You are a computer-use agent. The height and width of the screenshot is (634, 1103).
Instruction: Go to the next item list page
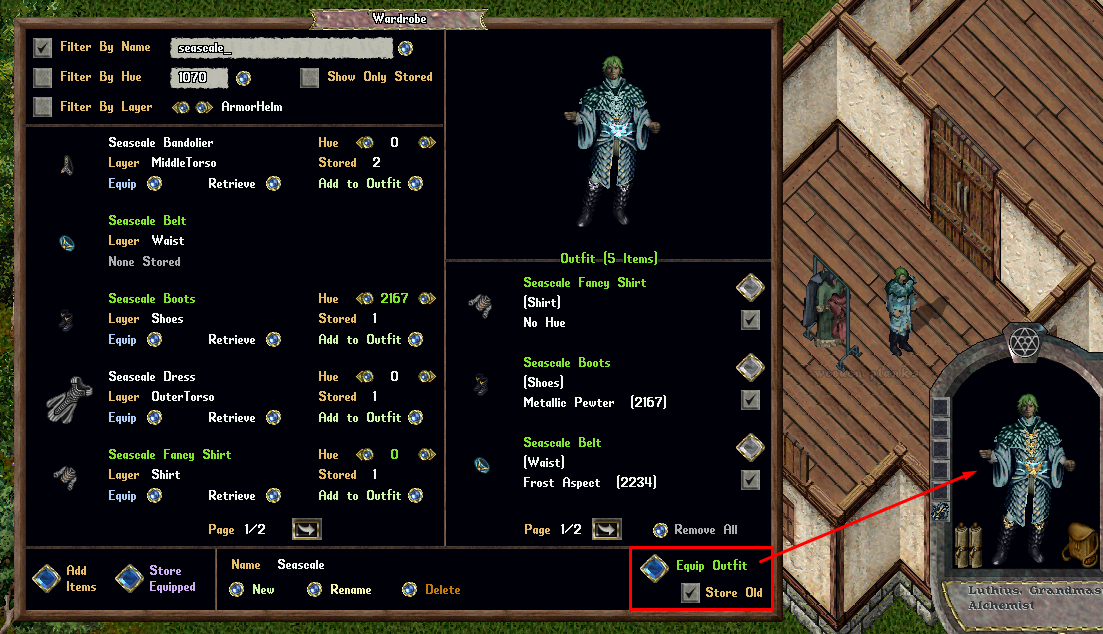(x=306, y=529)
